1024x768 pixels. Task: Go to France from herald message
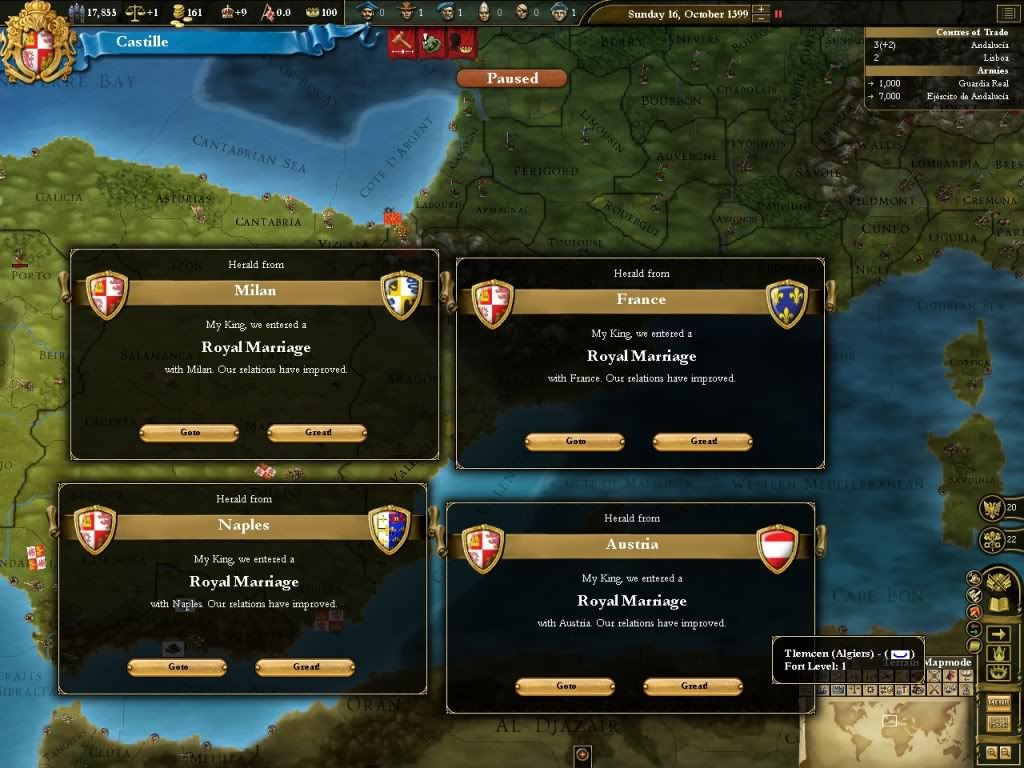coord(575,442)
